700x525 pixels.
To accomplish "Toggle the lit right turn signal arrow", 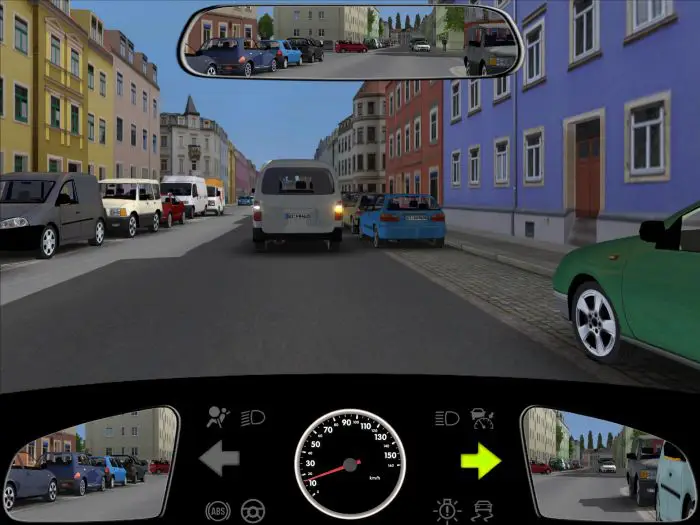I will [x=480, y=460].
